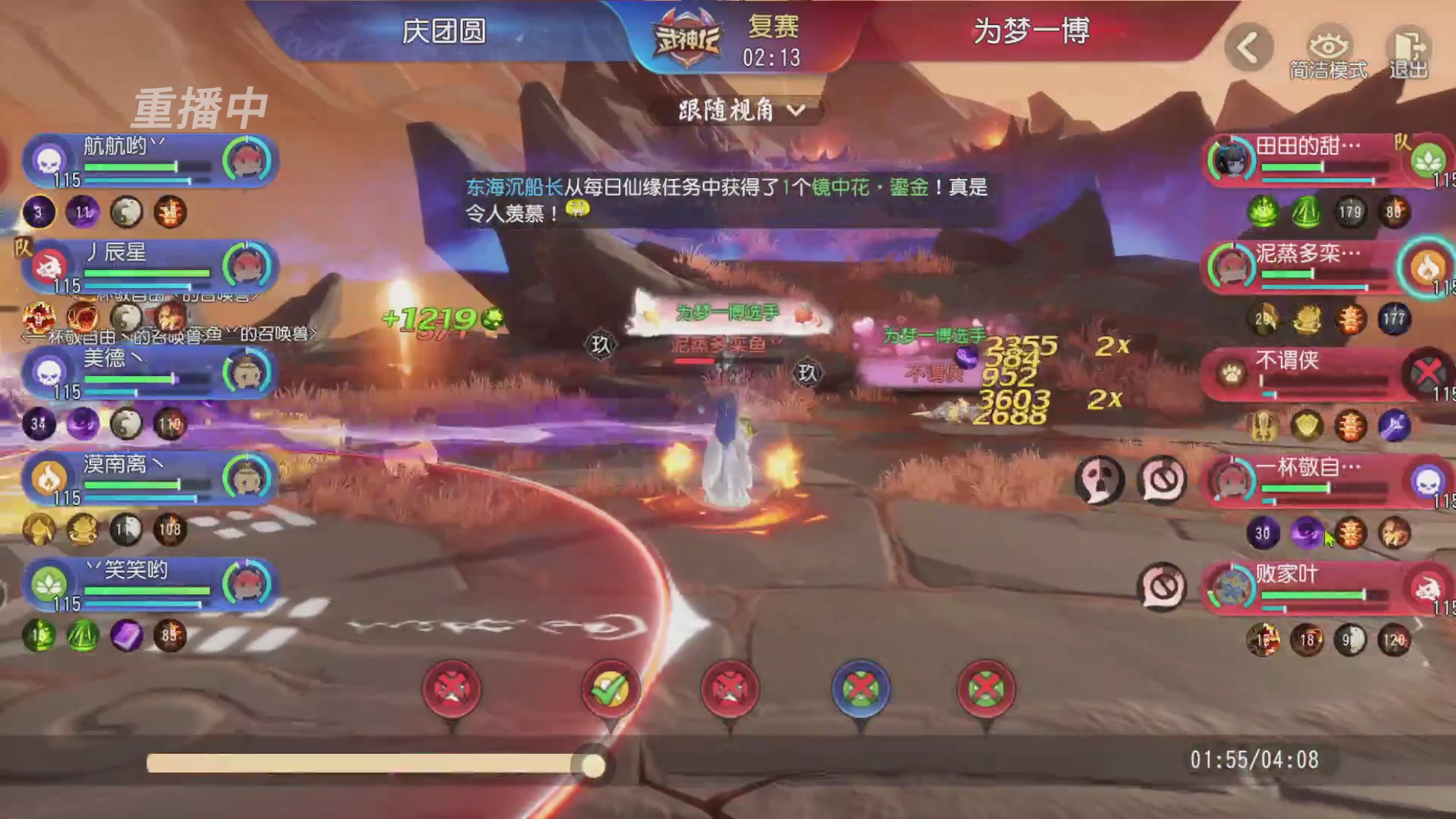The image size is (1456, 819).
Task: Toggle the red cross marker beside 泥蒸多栾's summon
Action: point(728,686)
